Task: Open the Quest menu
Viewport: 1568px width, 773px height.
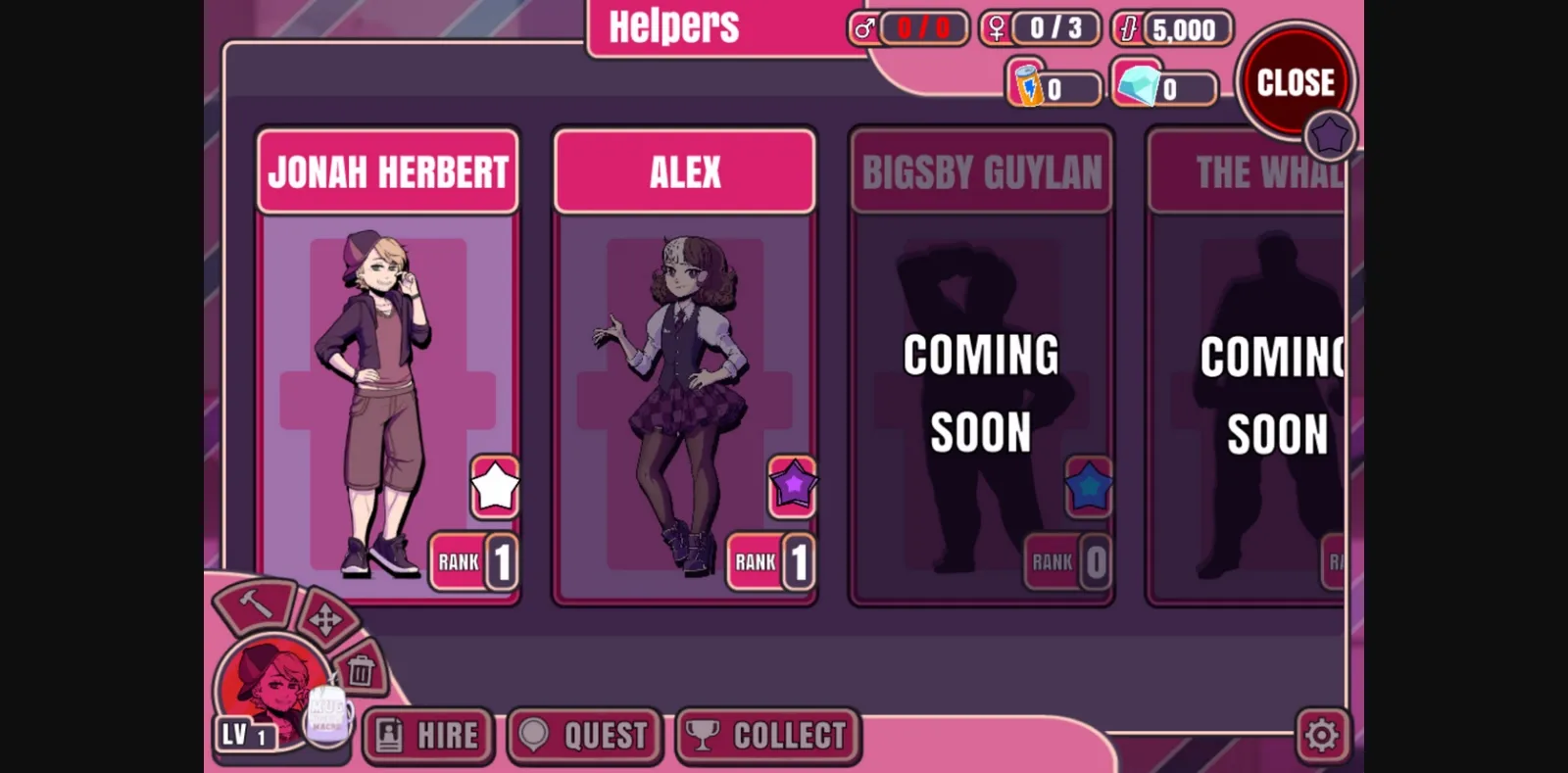Action: click(x=583, y=735)
